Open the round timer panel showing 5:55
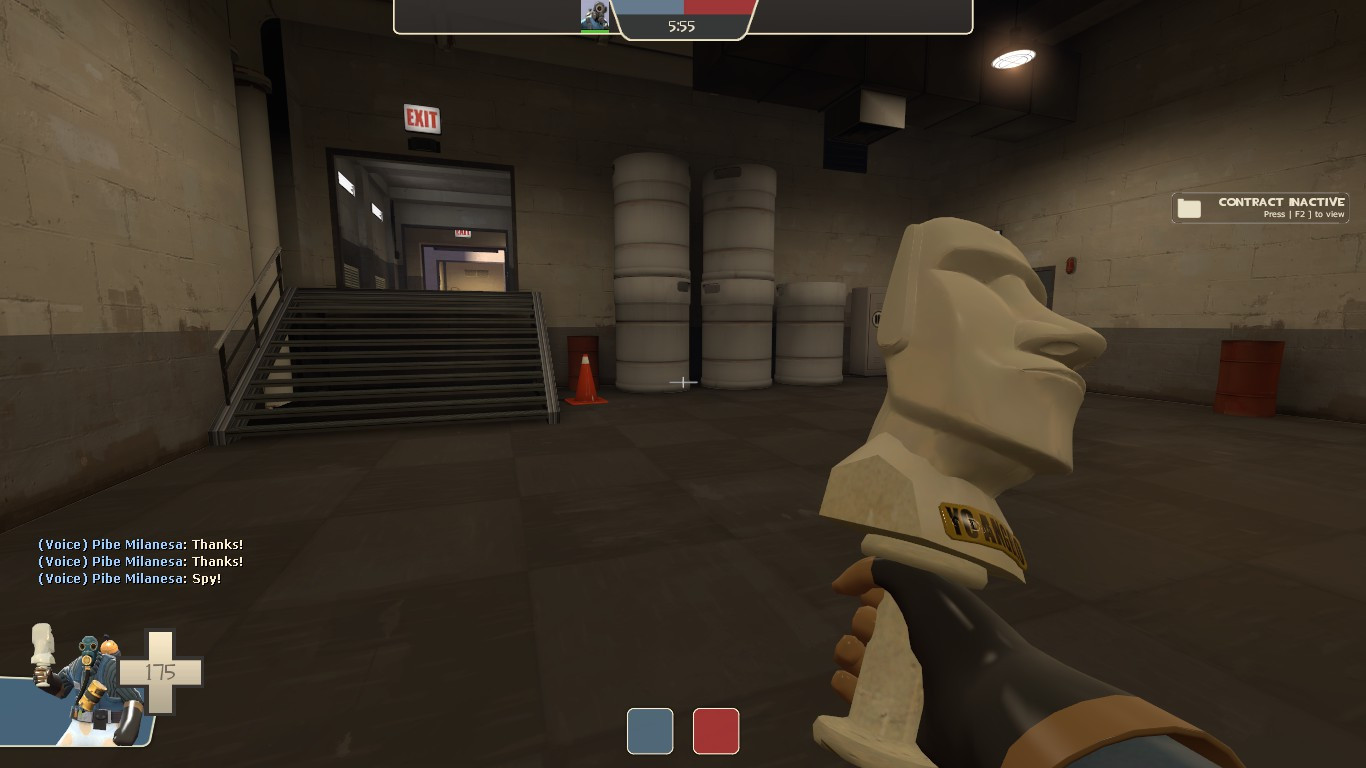 point(683,25)
